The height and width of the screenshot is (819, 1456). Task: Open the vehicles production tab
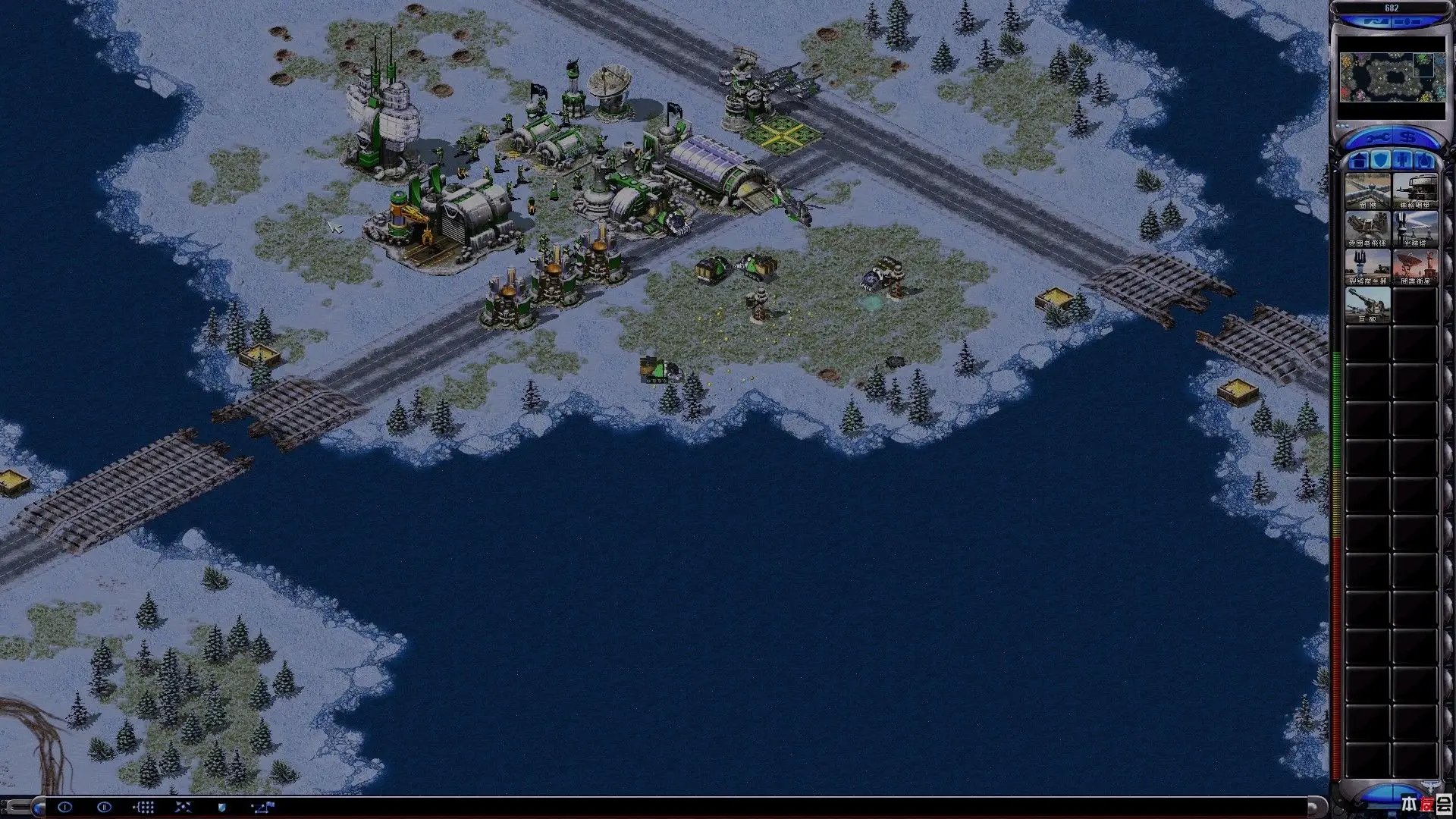(x=1425, y=161)
